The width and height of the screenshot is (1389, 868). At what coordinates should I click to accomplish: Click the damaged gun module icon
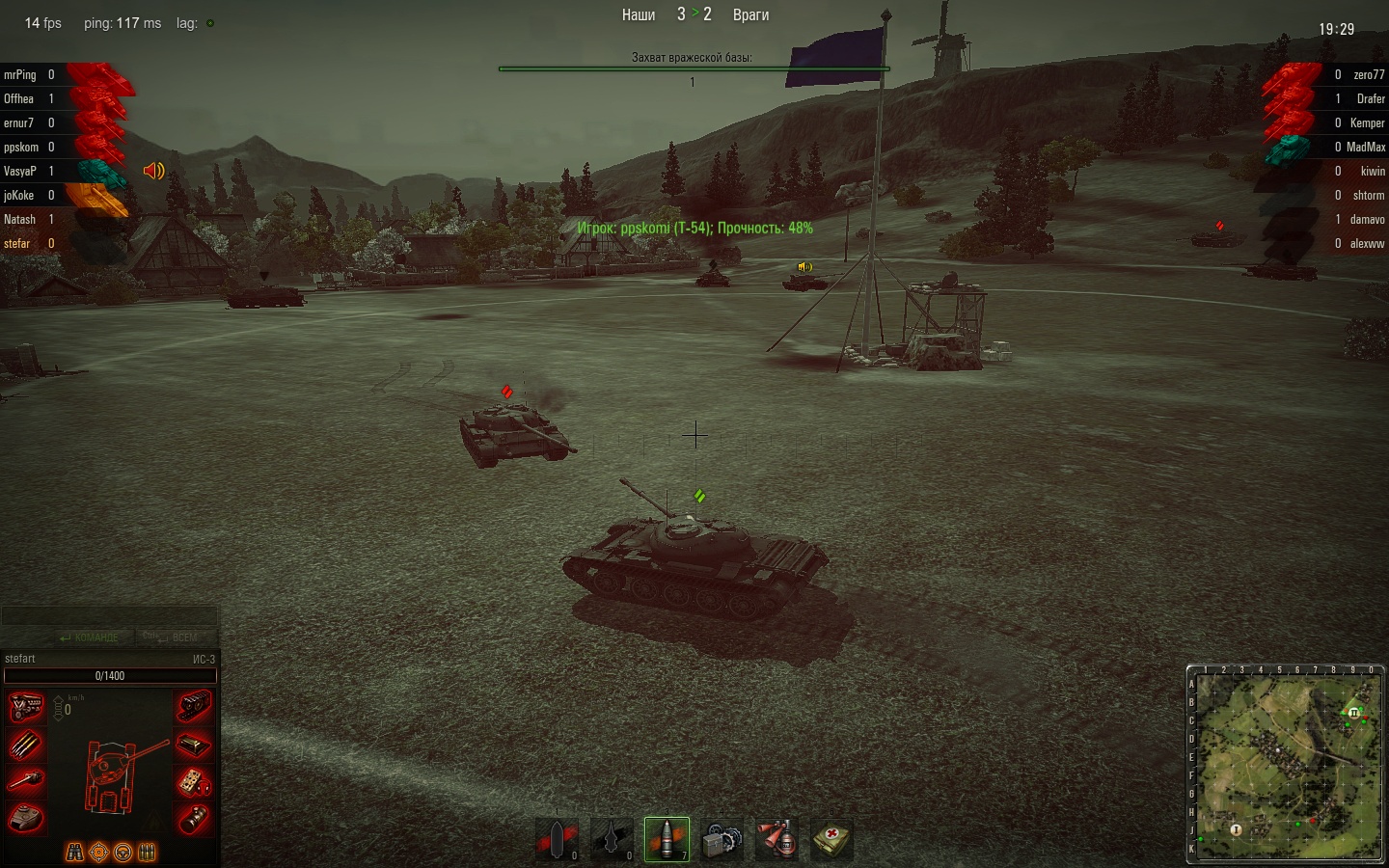[x=26, y=781]
